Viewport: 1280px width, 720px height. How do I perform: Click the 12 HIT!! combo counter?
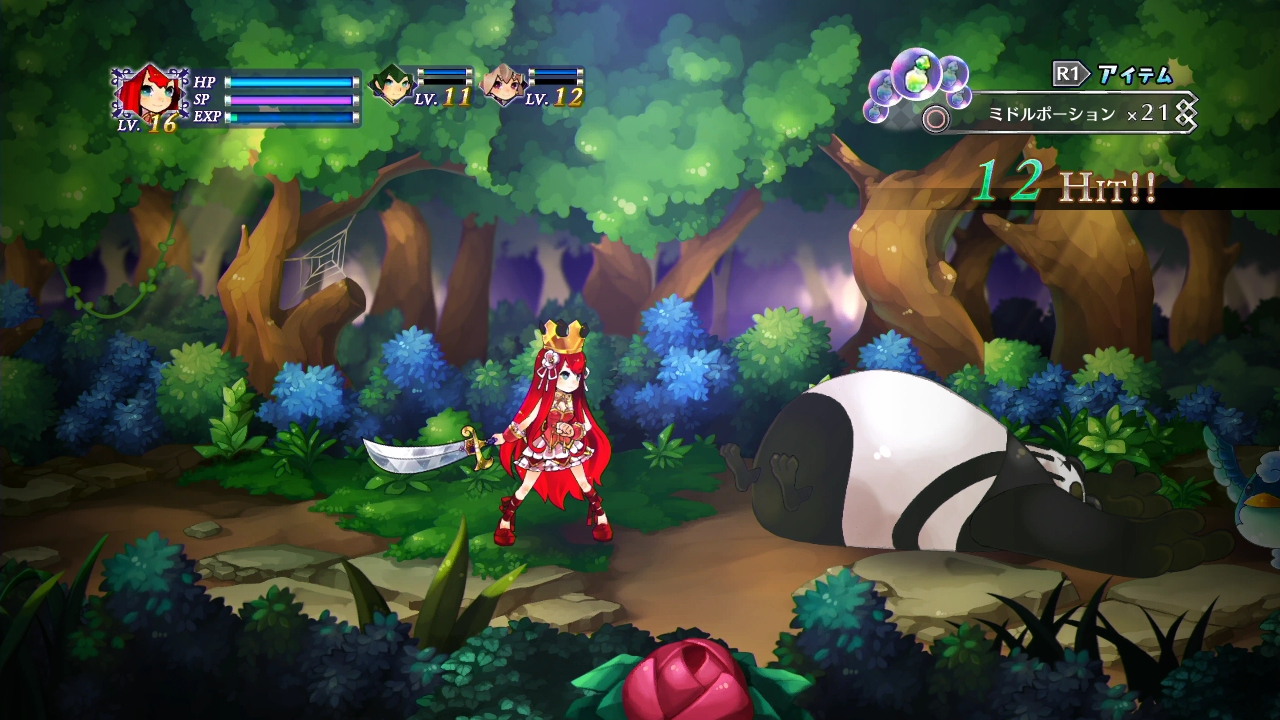click(1060, 185)
